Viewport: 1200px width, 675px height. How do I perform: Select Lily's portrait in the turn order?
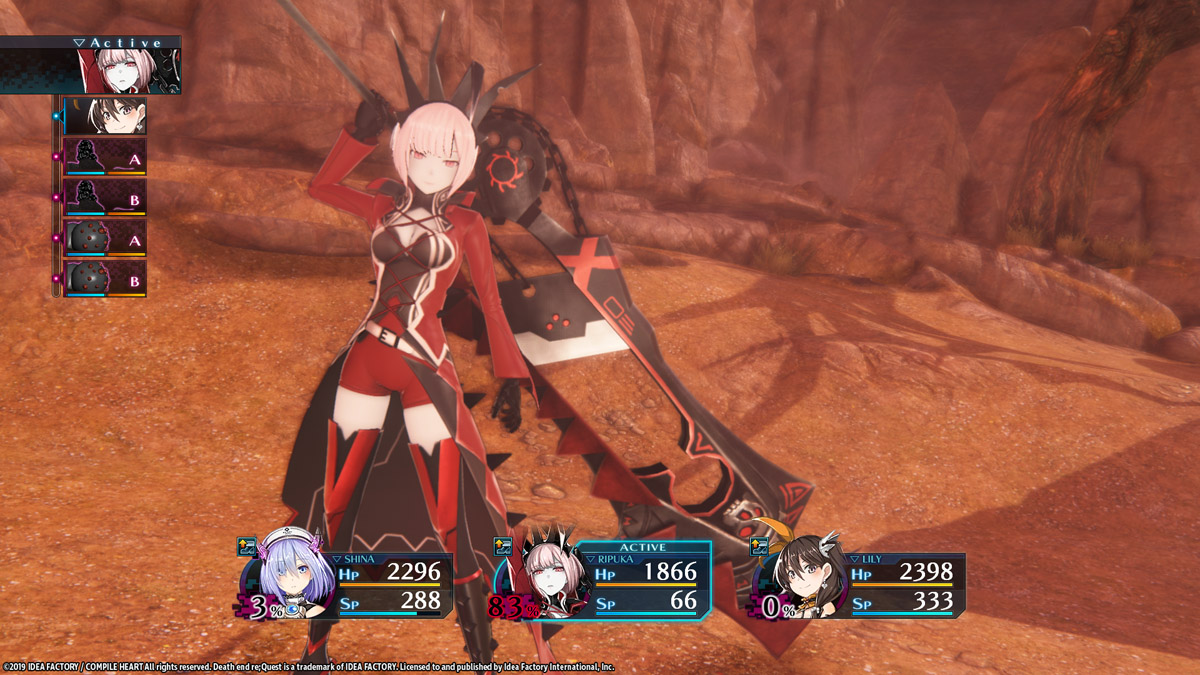pos(105,117)
